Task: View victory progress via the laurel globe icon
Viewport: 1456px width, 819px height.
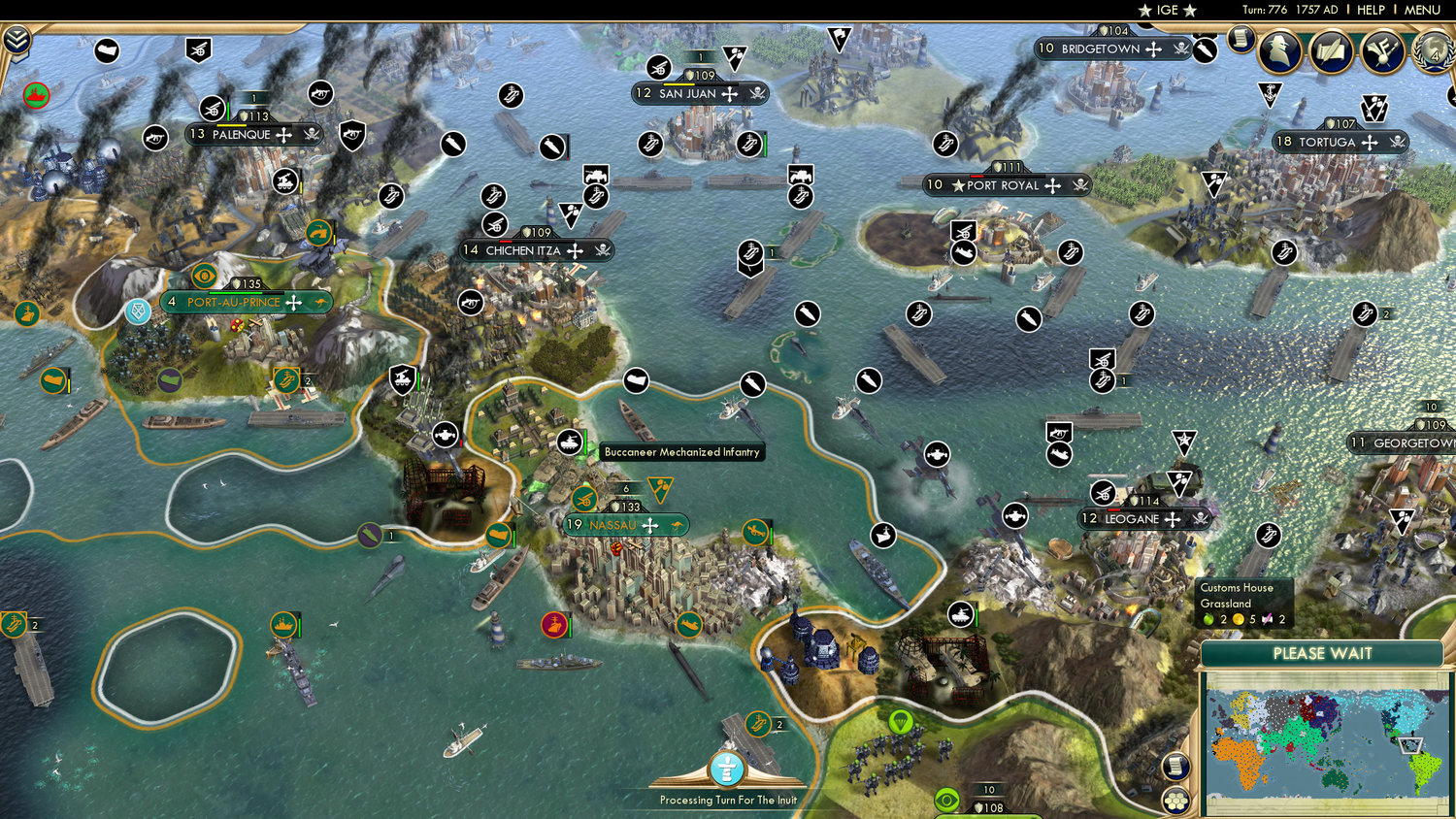Action: coord(1432,53)
